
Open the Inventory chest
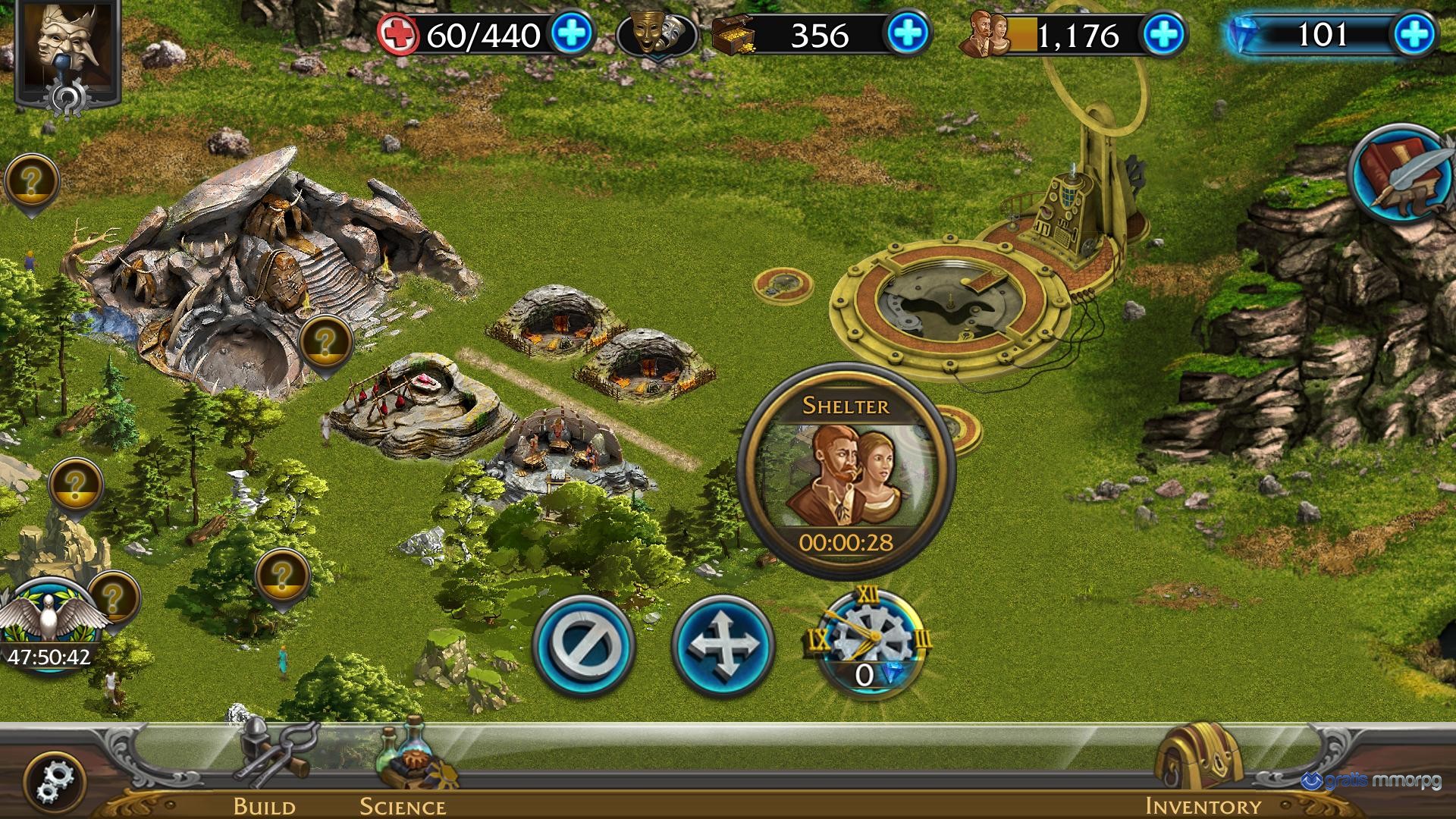tap(1202, 766)
